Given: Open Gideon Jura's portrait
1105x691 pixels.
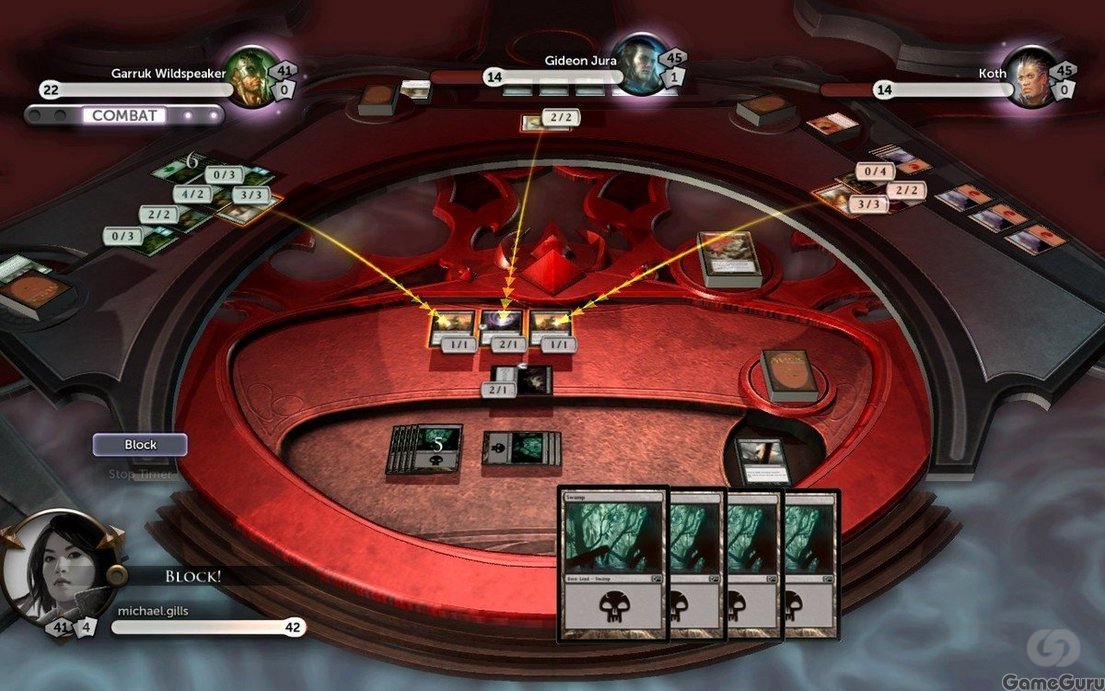Looking at the screenshot, I should coord(638,65).
